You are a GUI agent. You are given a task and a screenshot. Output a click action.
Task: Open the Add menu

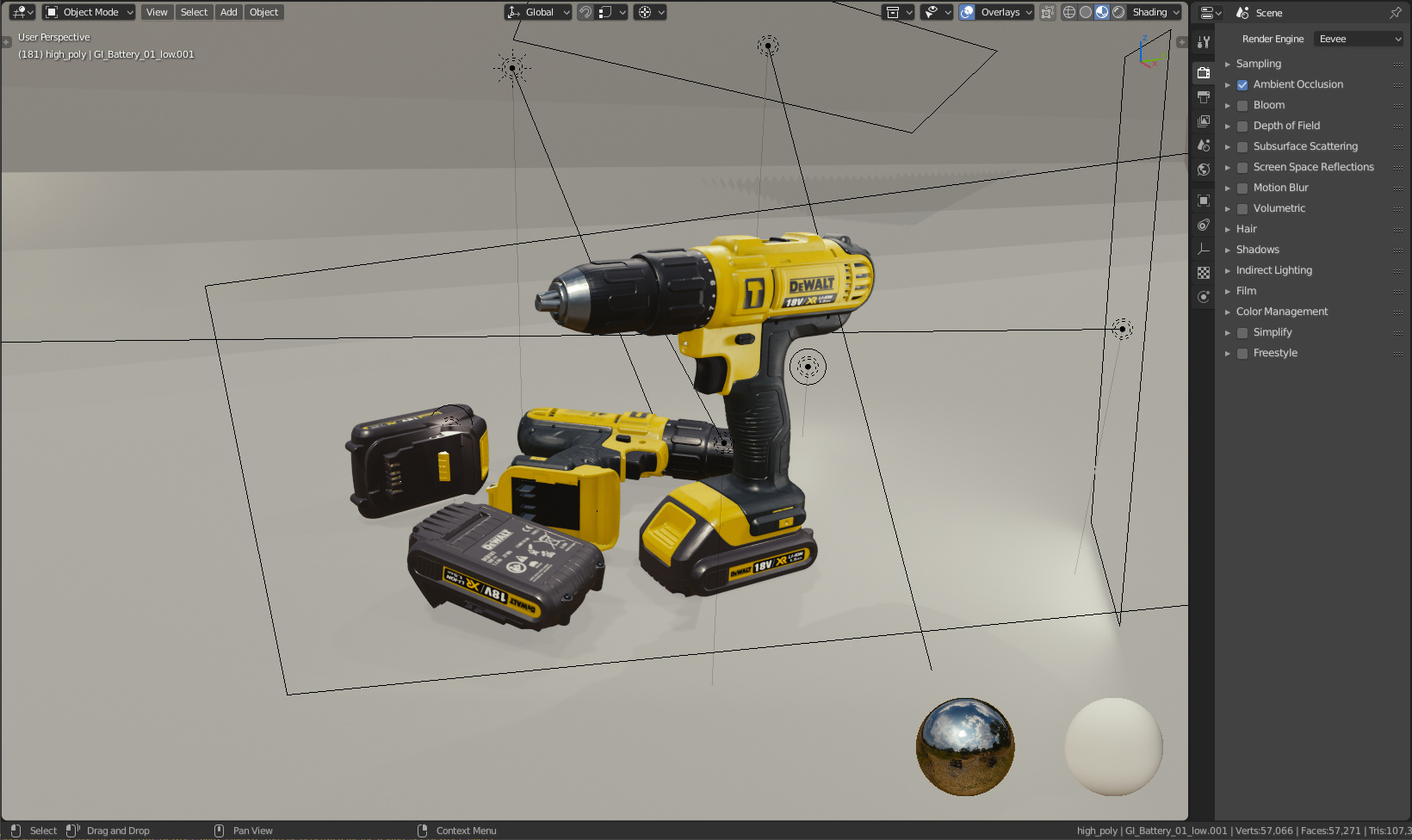228,11
